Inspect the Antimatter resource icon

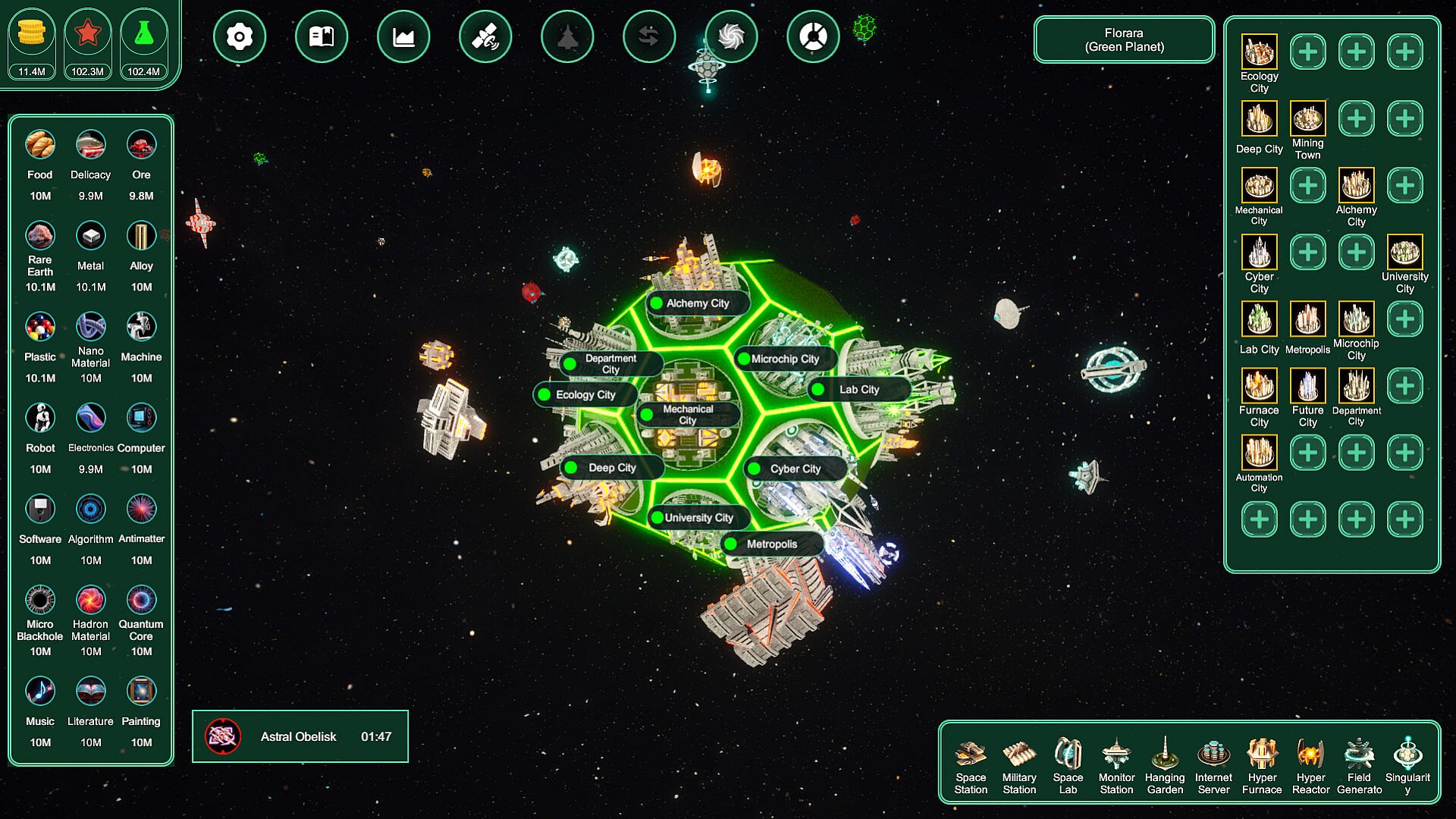point(141,510)
